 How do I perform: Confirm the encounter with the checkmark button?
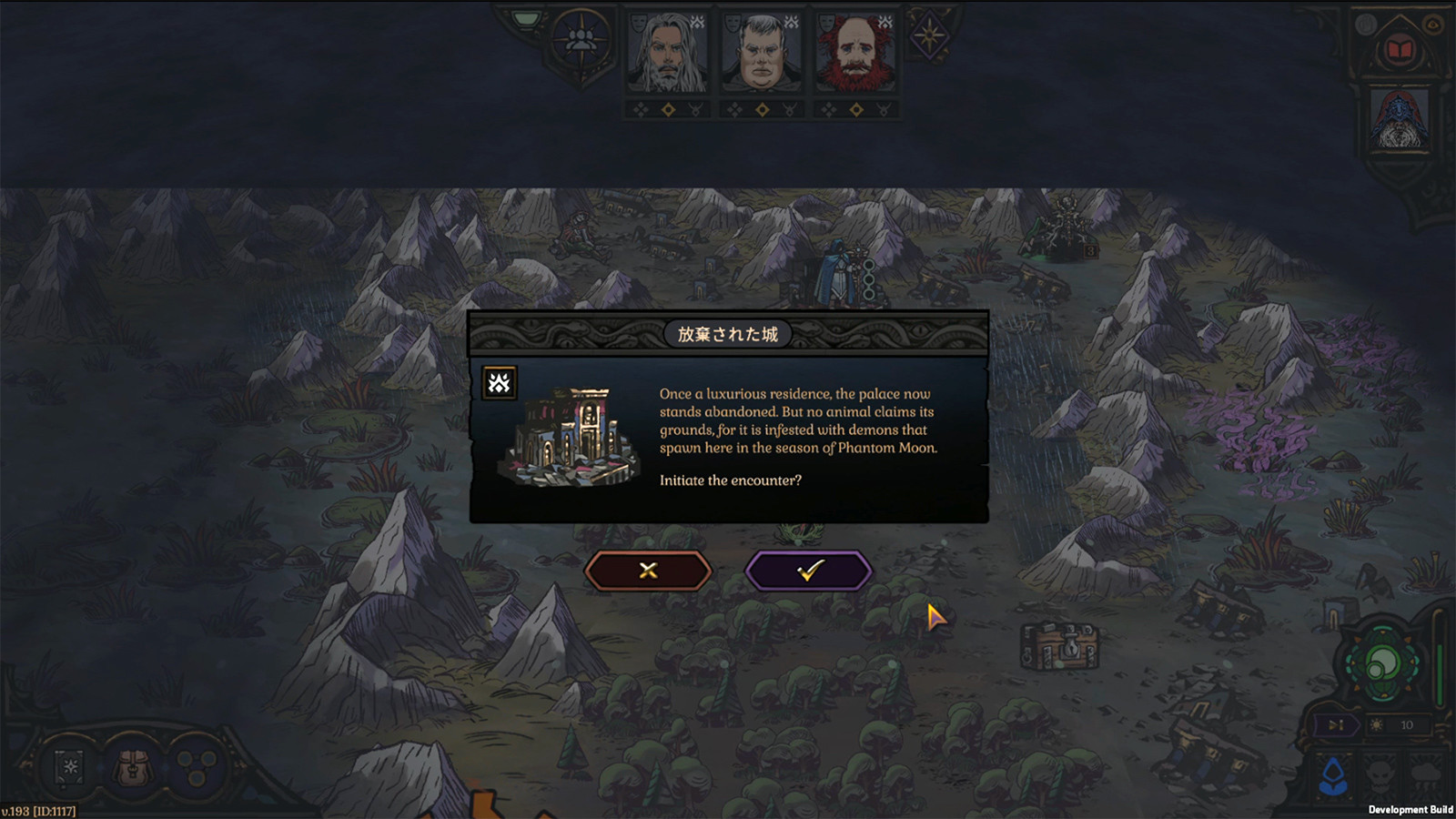pyautogui.click(x=808, y=570)
